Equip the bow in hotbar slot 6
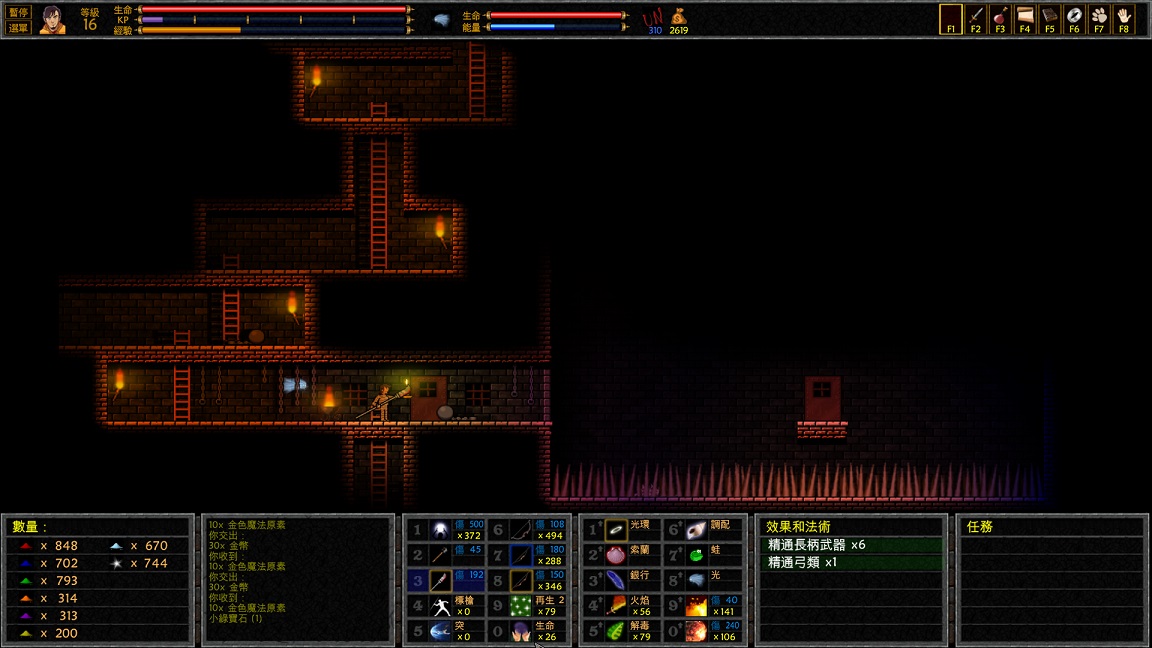 pos(520,530)
